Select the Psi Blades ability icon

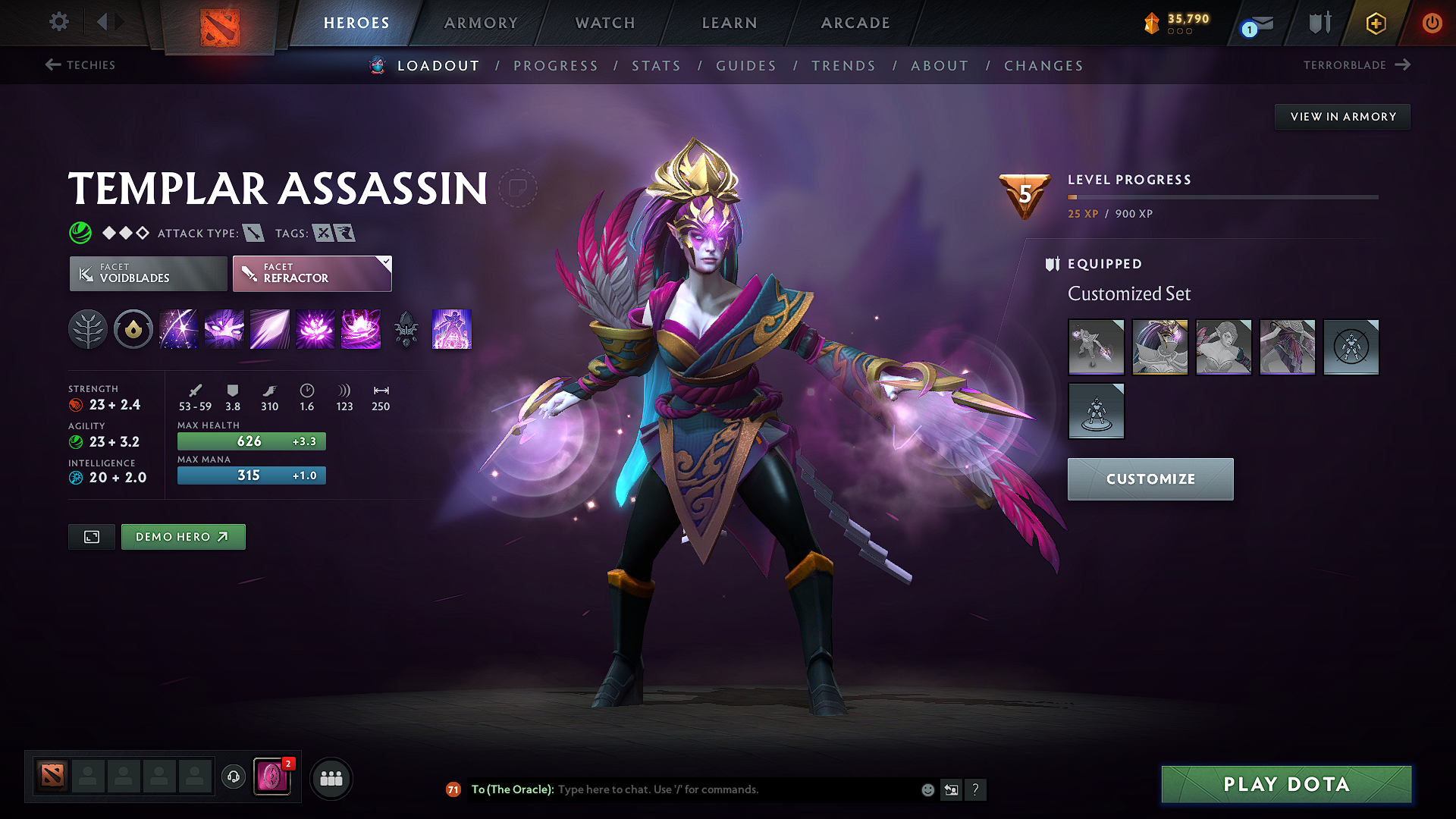tap(270, 329)
